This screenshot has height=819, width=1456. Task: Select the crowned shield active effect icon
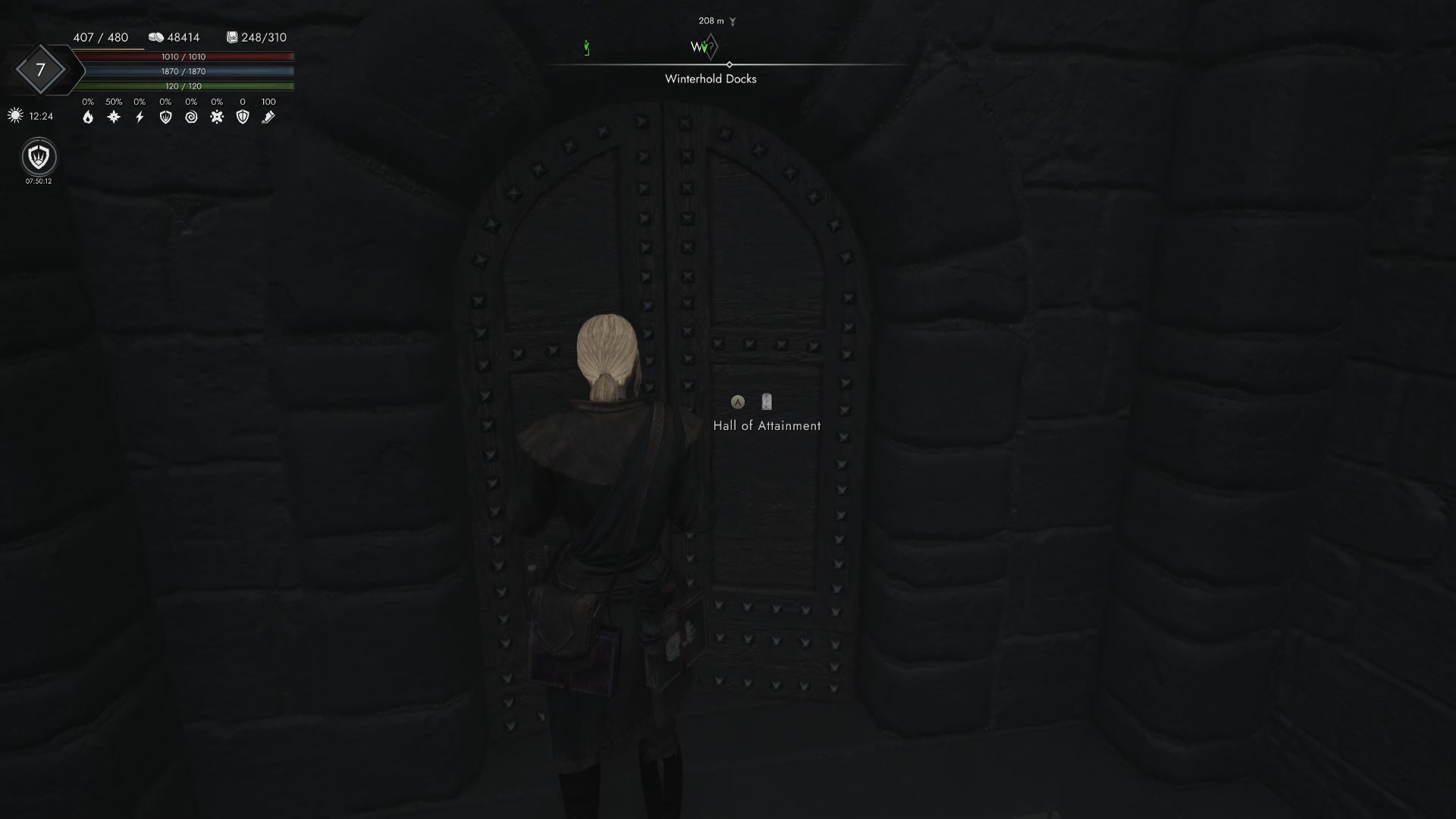tap(38, 158)
